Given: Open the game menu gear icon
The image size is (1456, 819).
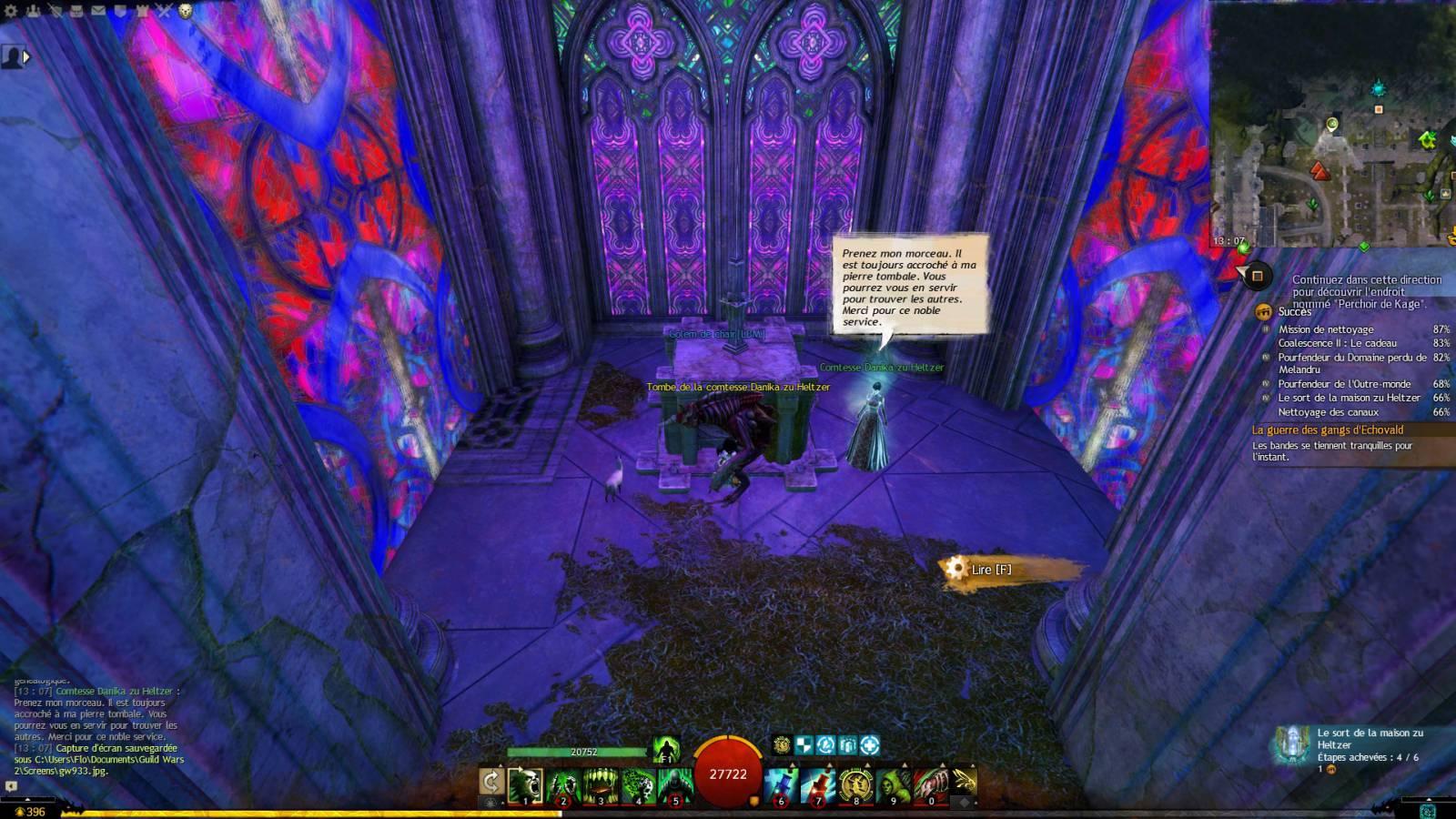Looking at the screenshot, I should [x=11, y=11].
